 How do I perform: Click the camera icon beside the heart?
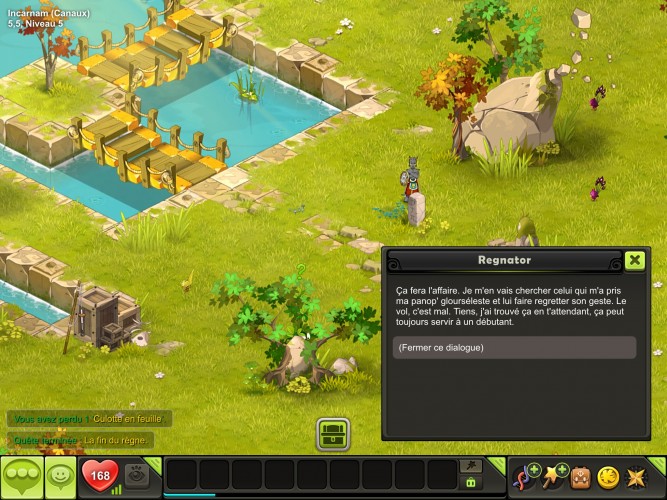[x=137, y=476]
